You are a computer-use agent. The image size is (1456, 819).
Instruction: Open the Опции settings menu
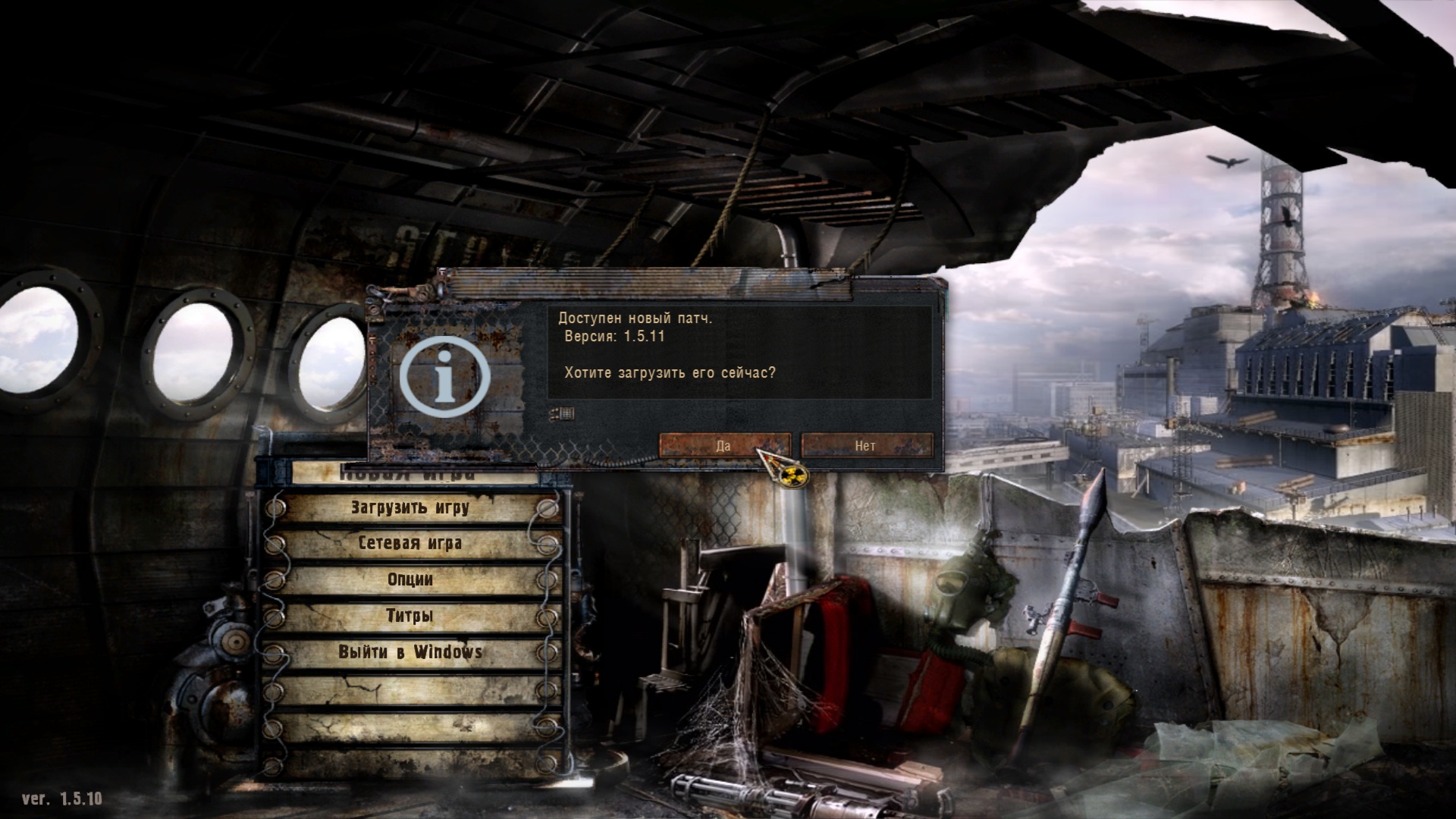pyautogui.click(x=410, y=580)
